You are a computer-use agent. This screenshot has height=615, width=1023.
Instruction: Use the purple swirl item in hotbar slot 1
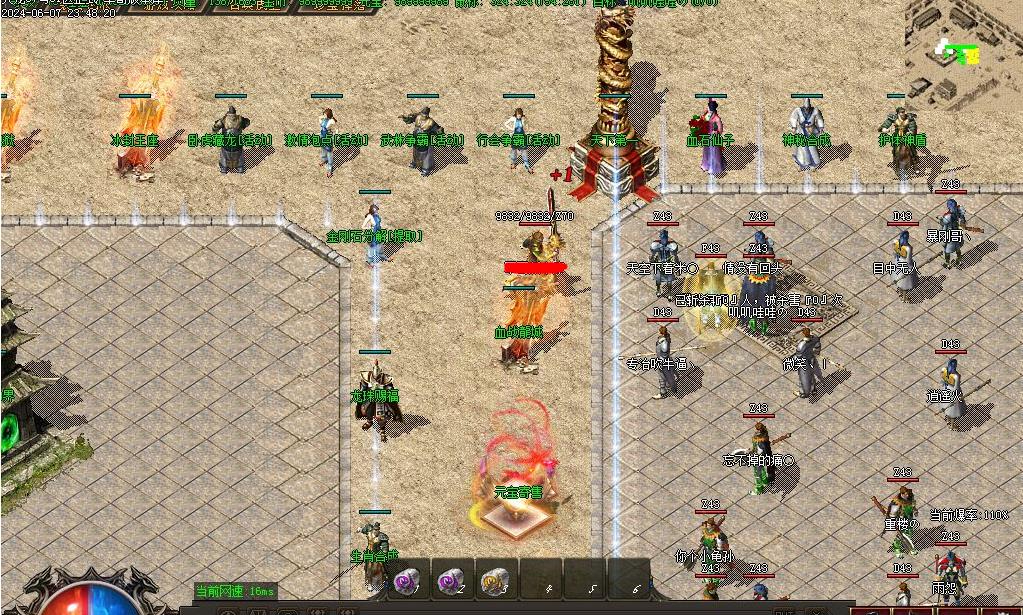point(407,580)
